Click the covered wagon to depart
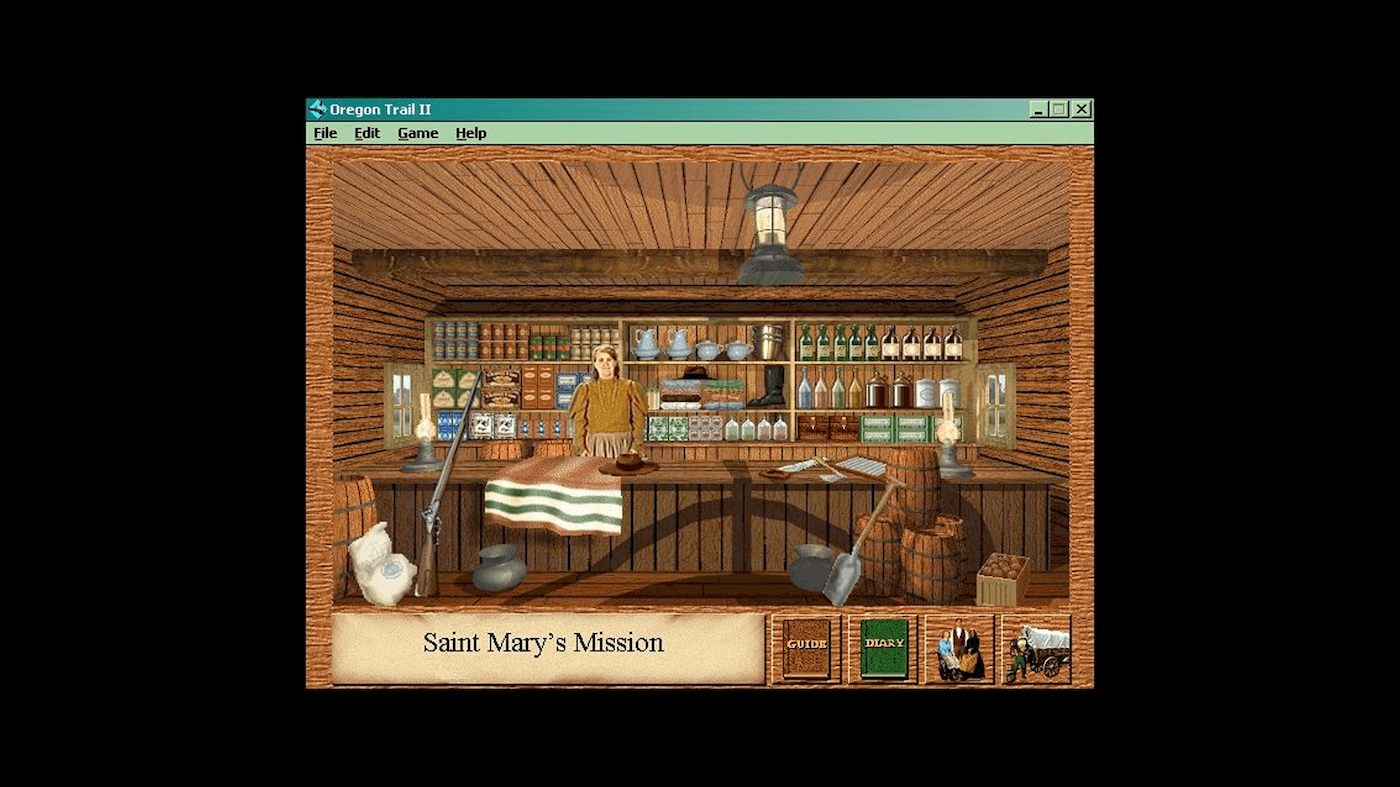 pos(1037,648)
